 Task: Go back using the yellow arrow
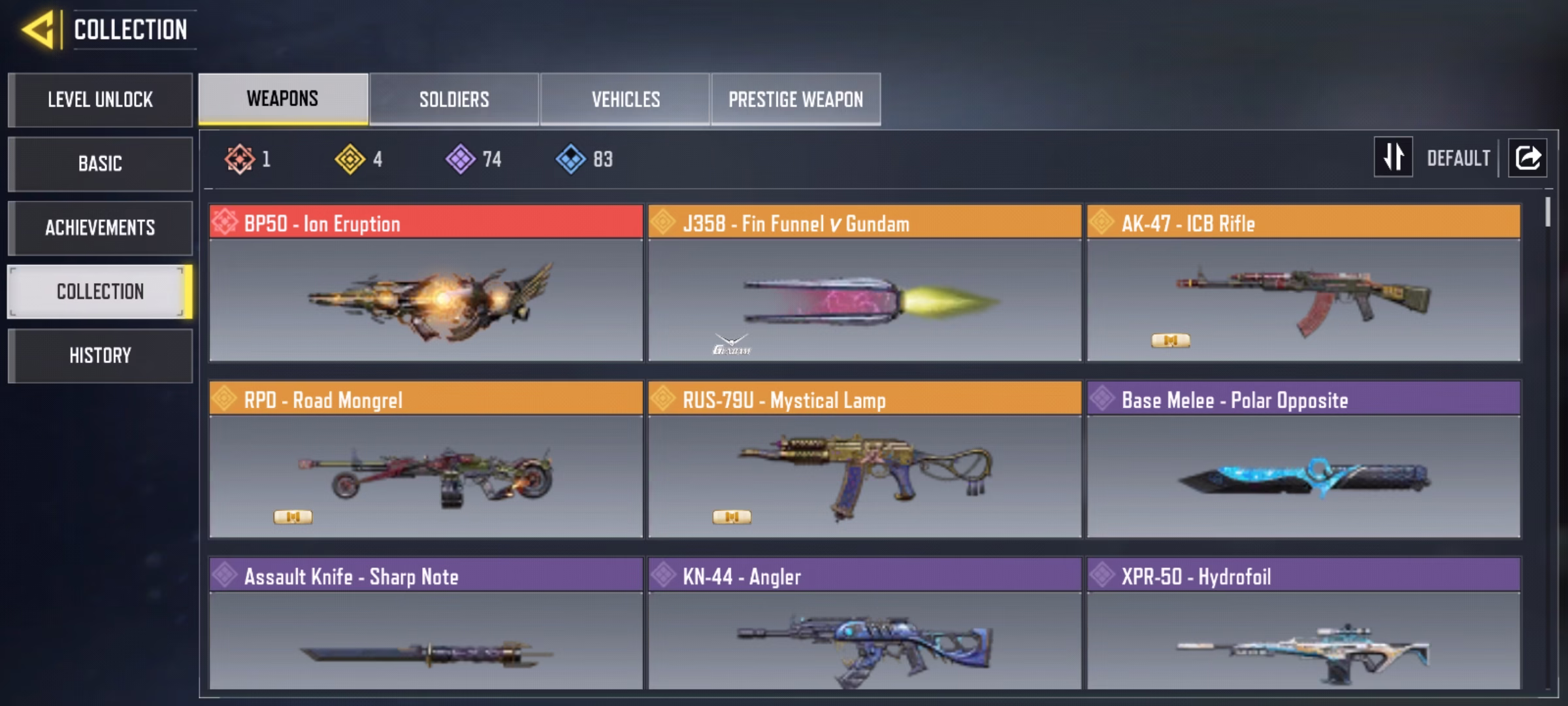[39, 30]
